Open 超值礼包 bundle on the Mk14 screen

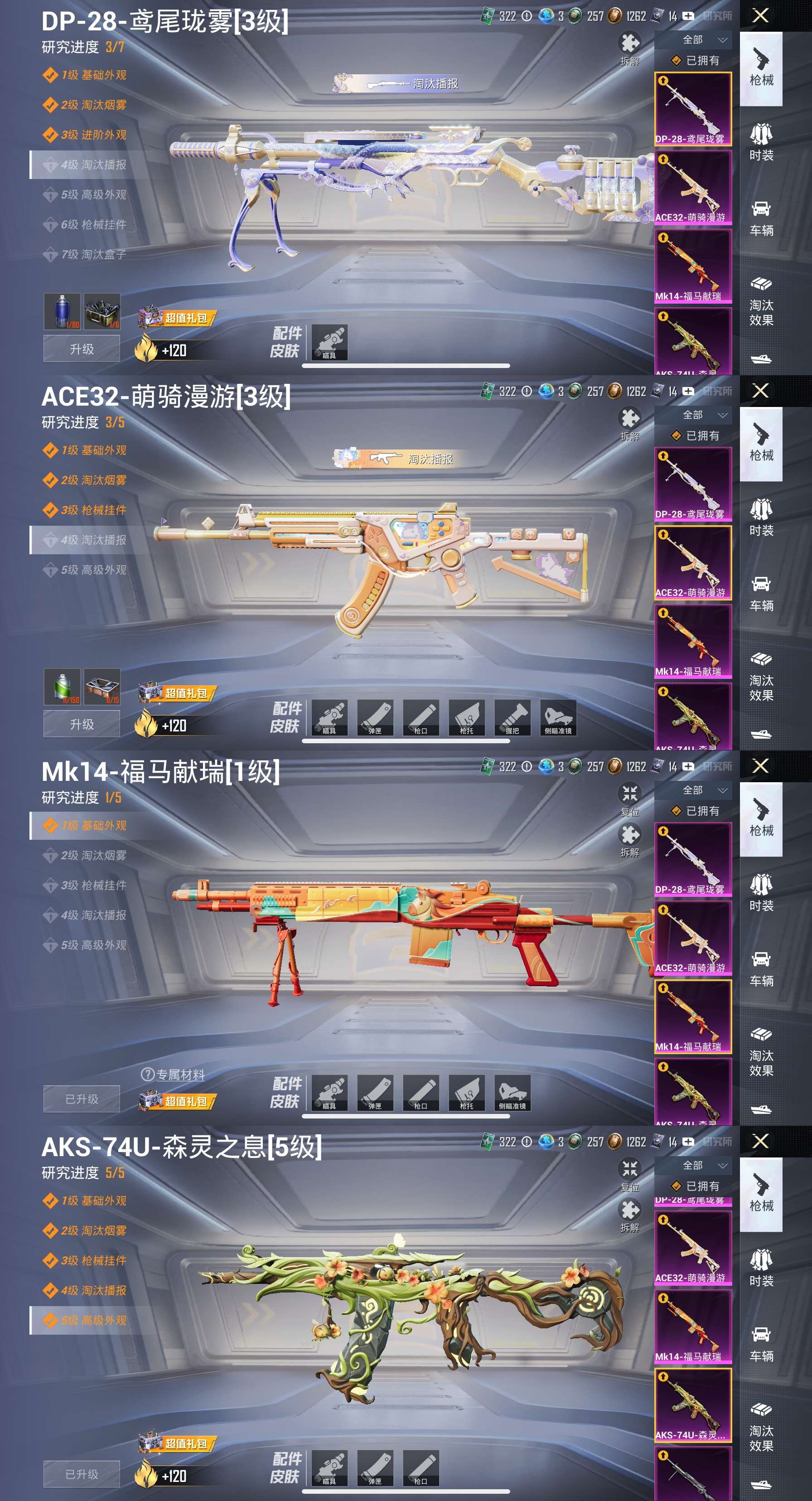pyautogui.click(x=178, y=1101)
